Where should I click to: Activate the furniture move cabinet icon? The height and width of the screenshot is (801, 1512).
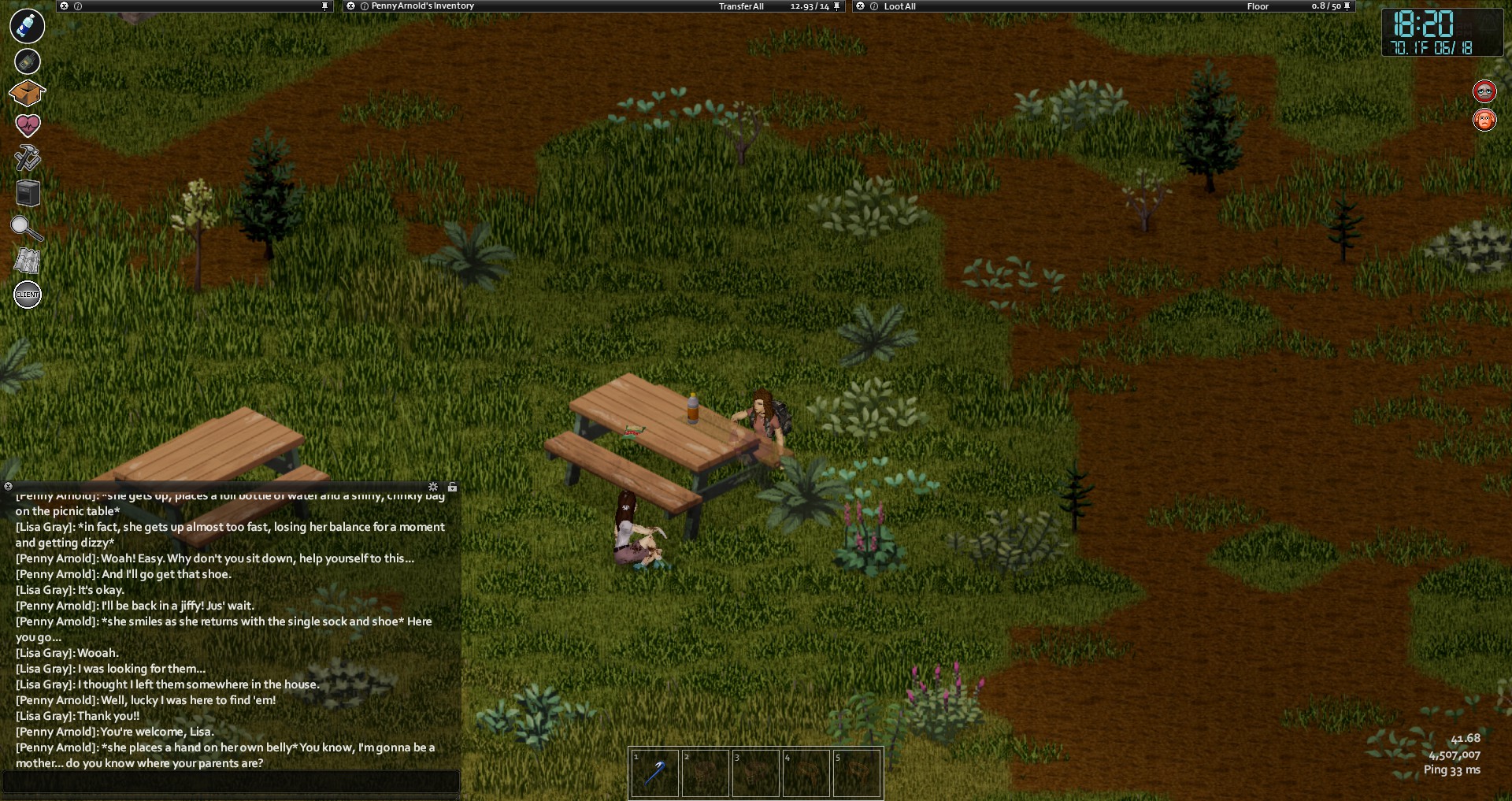click(x=28, y=193)
